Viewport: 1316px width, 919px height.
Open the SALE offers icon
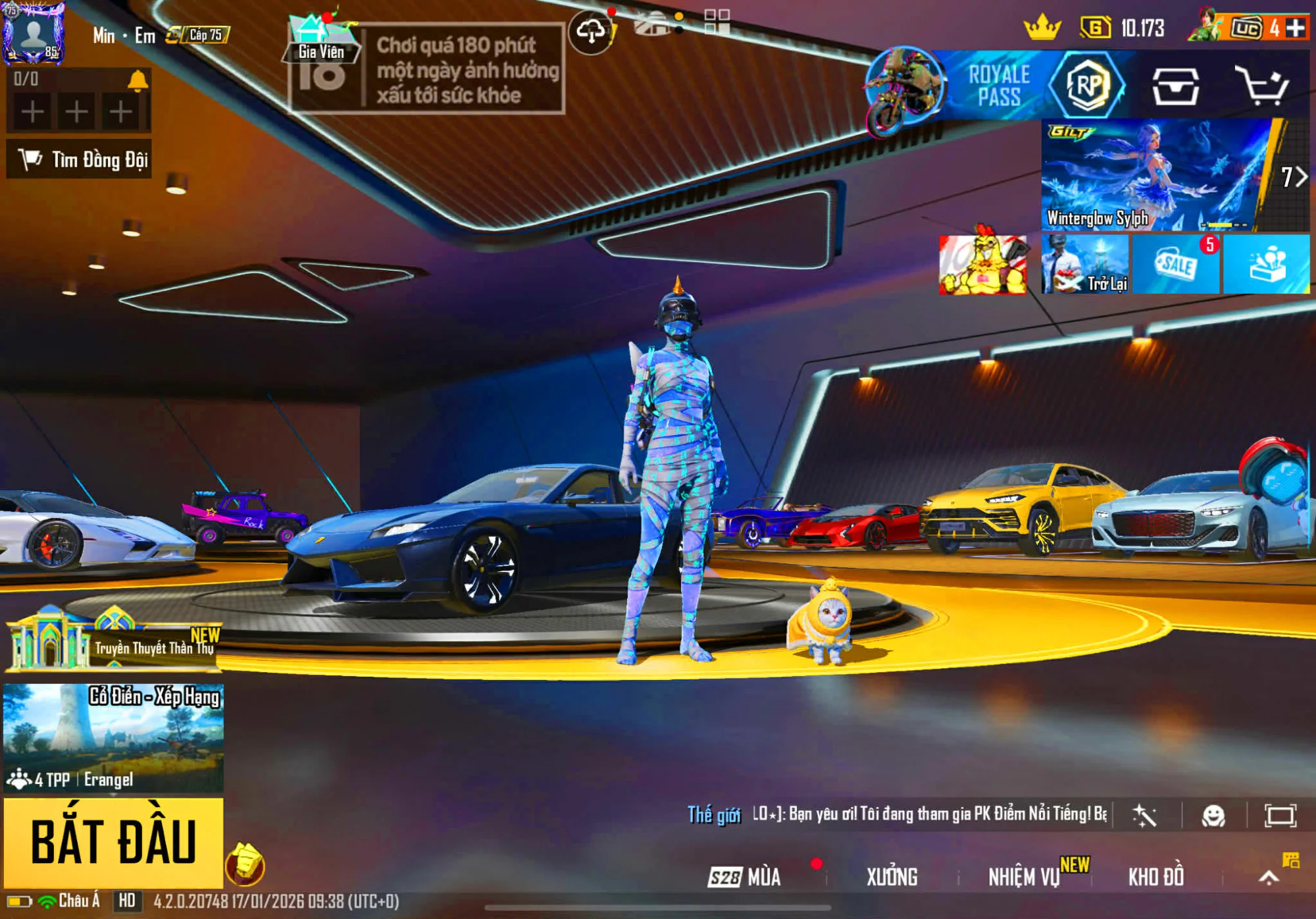pyautogui.click(x=1177, y=265)
